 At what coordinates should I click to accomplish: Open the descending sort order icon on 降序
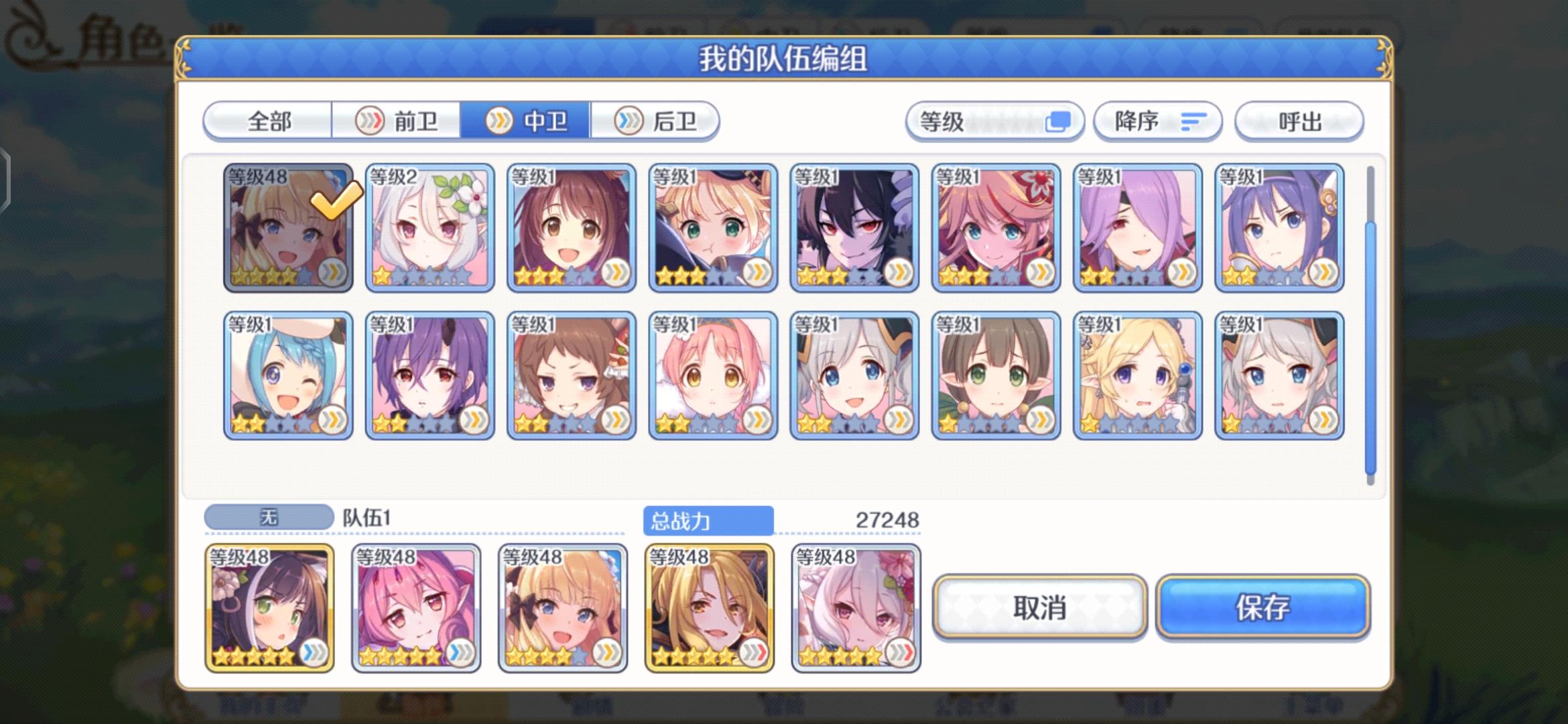1193,121
